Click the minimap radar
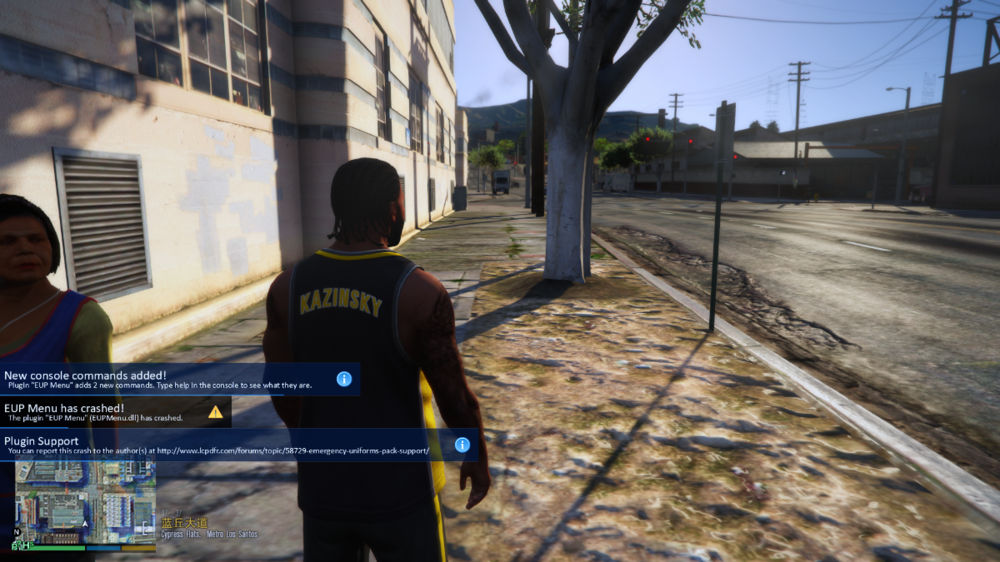The width and height of the screenshot is (1000, 562). click(85, 503)
